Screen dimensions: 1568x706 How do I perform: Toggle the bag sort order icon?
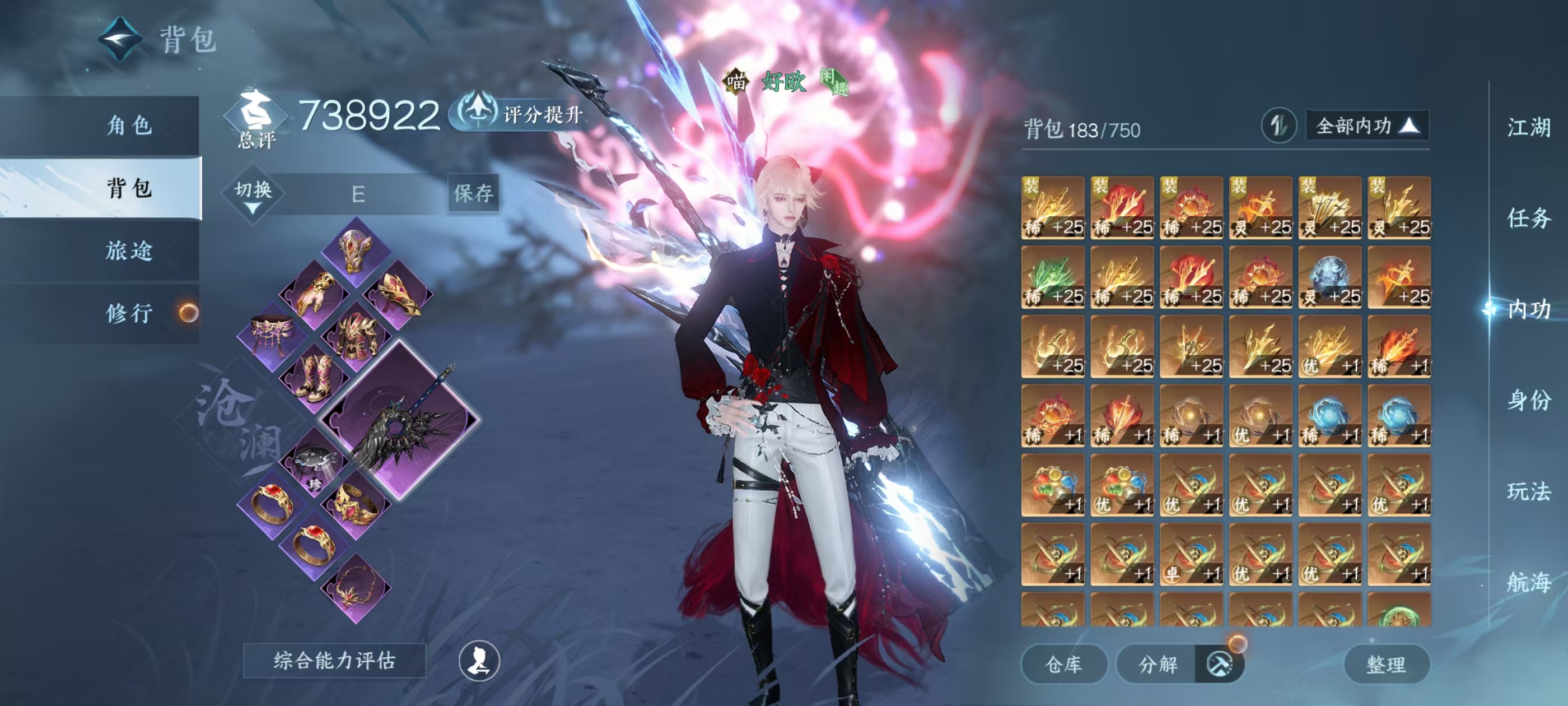1278,126
